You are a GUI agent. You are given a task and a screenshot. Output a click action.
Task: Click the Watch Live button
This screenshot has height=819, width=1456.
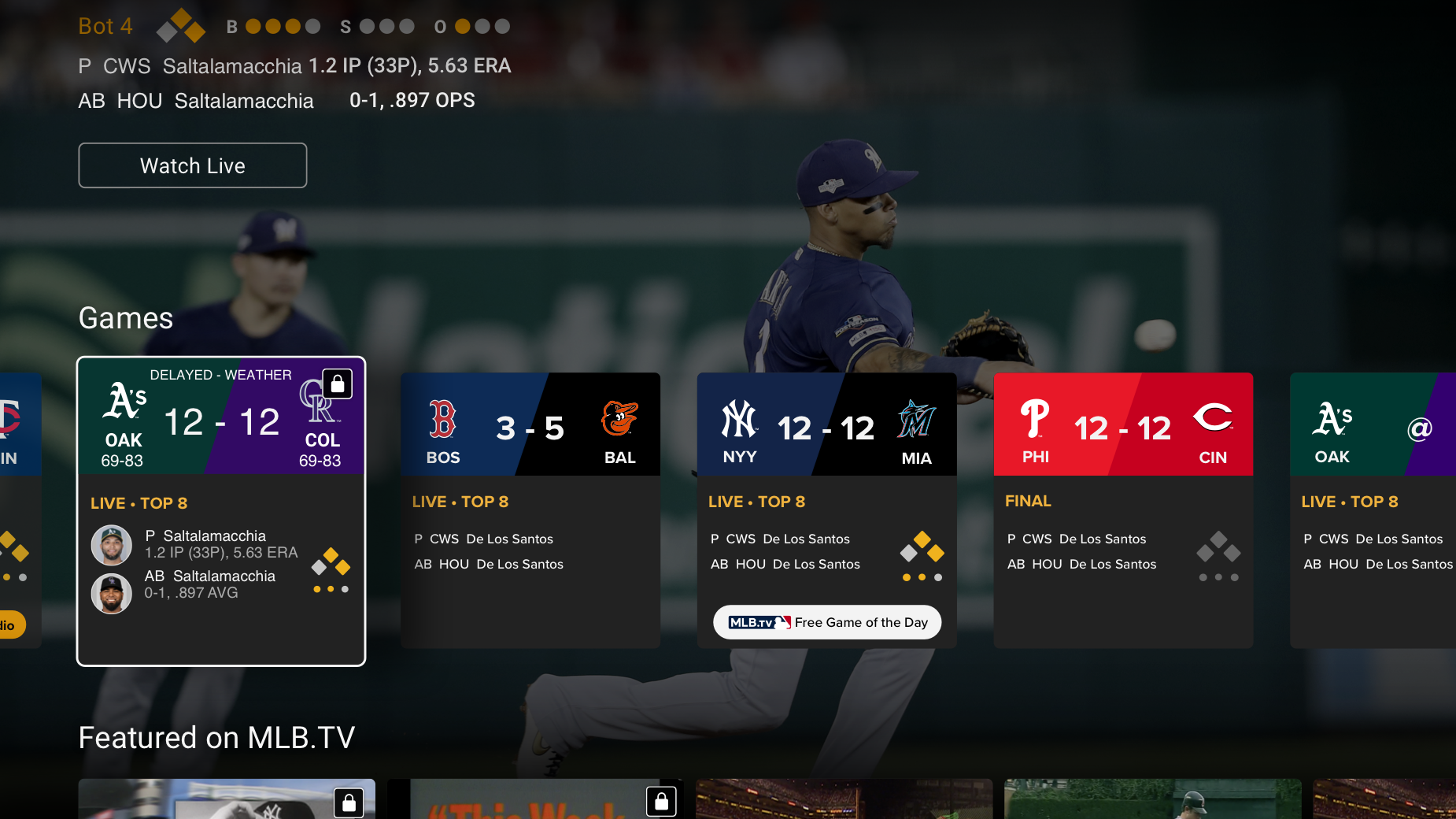(x=193, y=165)
